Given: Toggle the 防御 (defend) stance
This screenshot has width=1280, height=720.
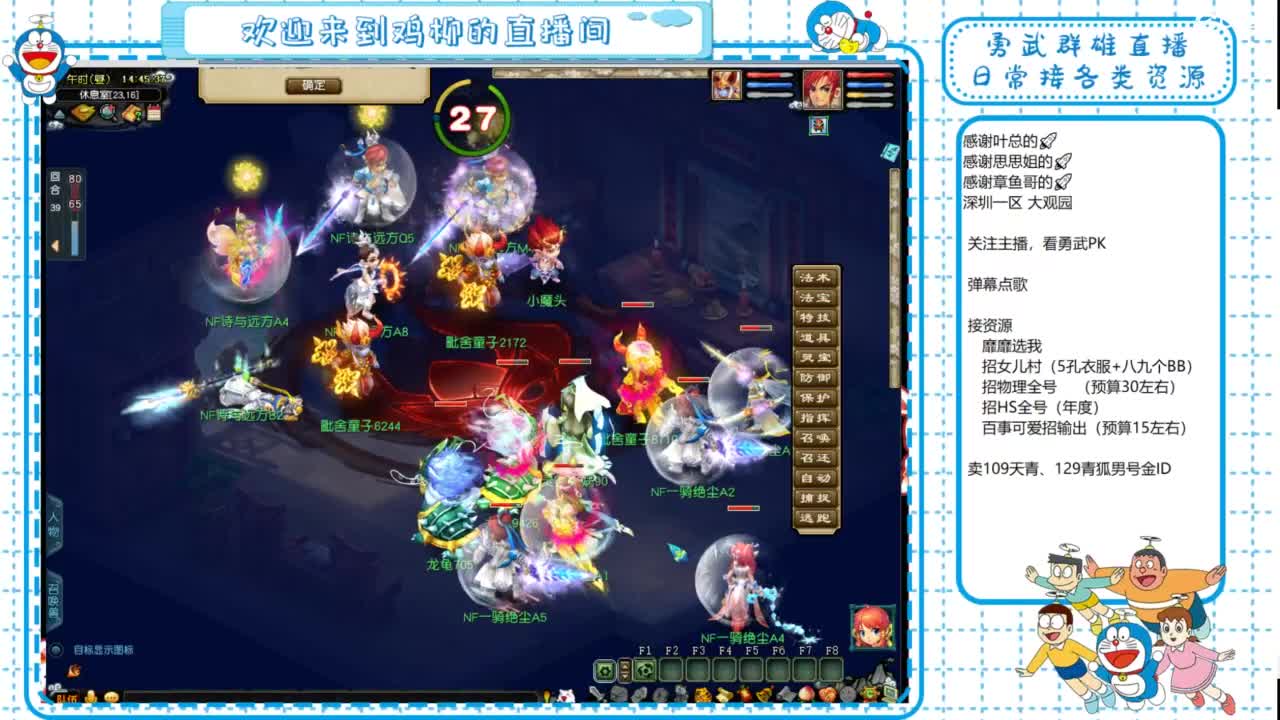Looking at the screenshot, I should tap(817, 376).
